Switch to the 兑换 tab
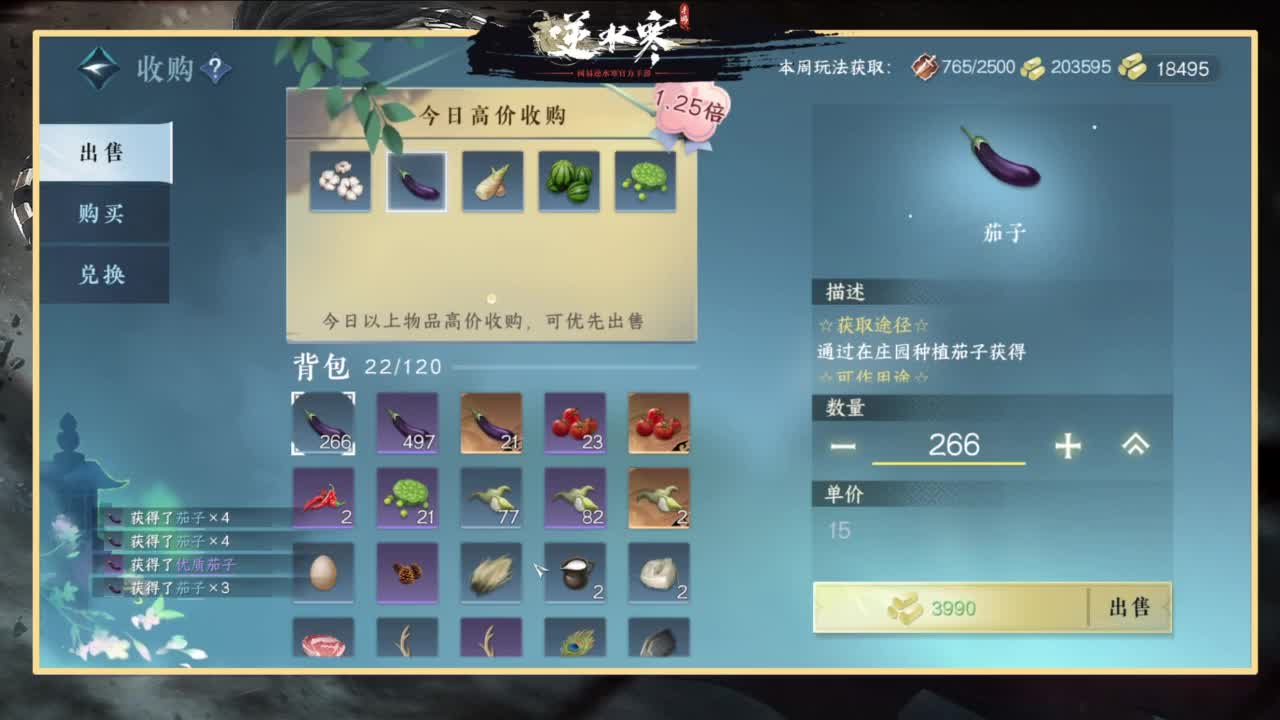This screenshot has height=720, width=1280. (105, 277)
